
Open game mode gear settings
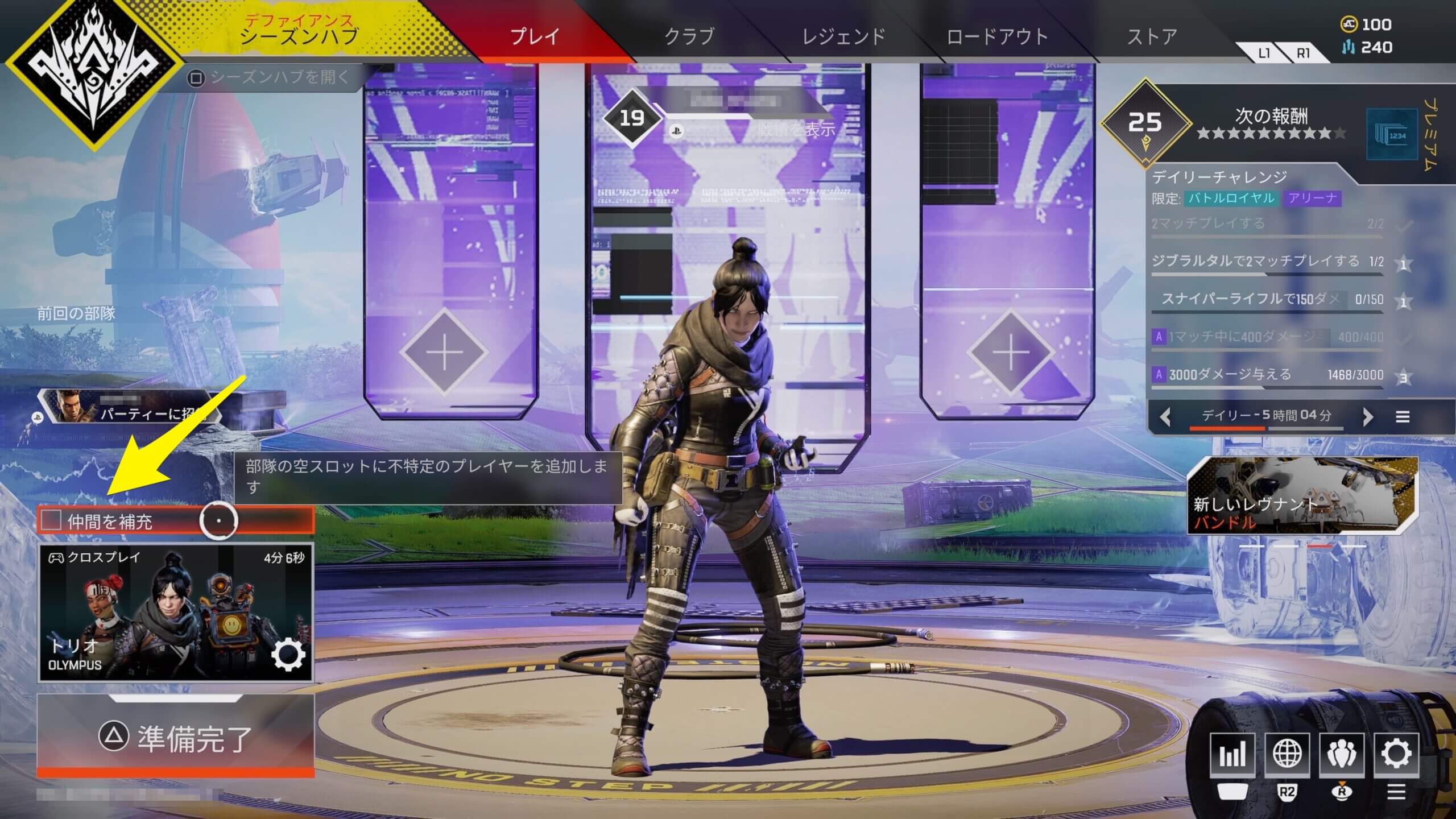click(288, 656)
